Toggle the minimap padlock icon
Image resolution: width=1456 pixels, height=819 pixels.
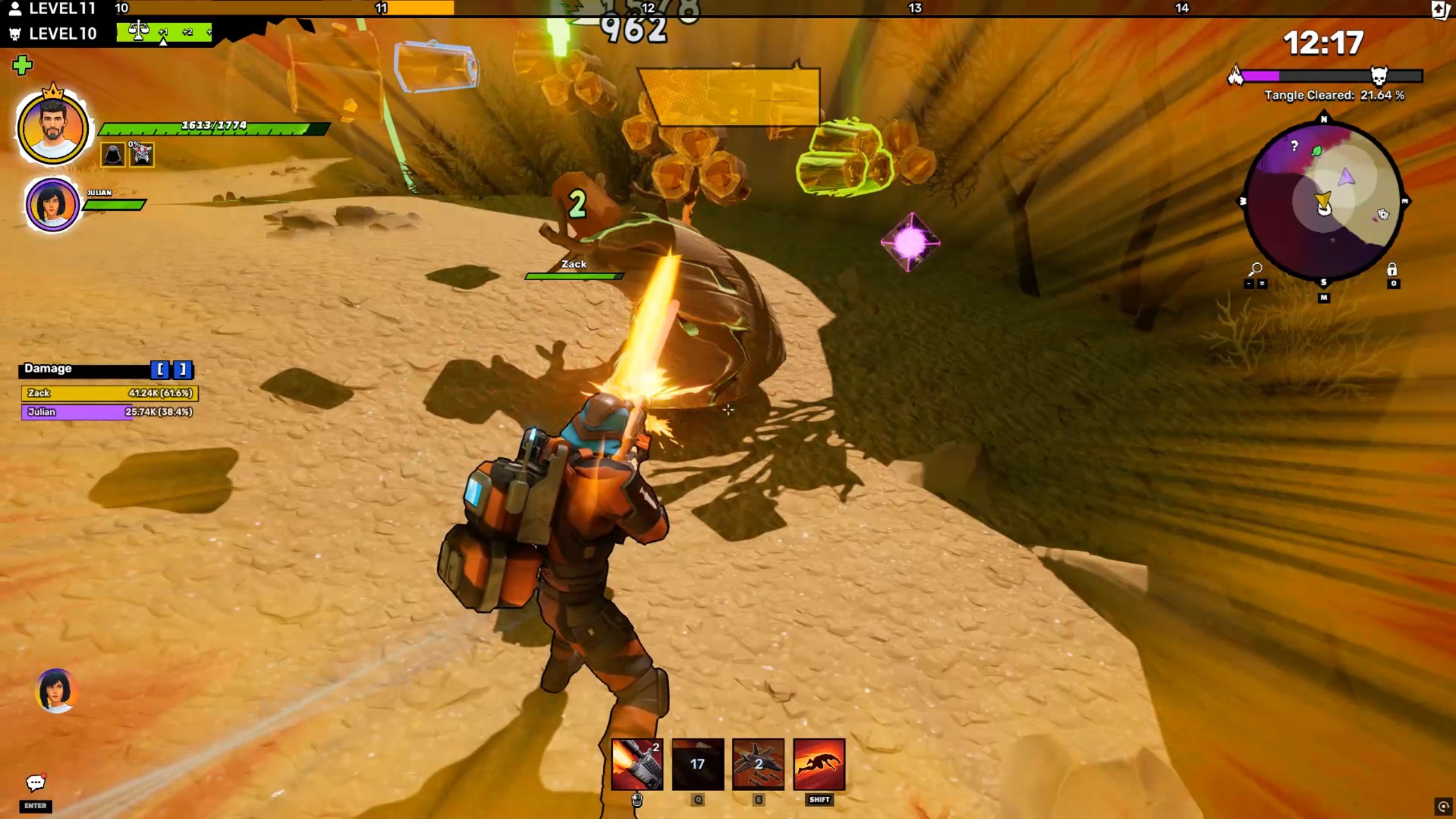pos(1392,269)
